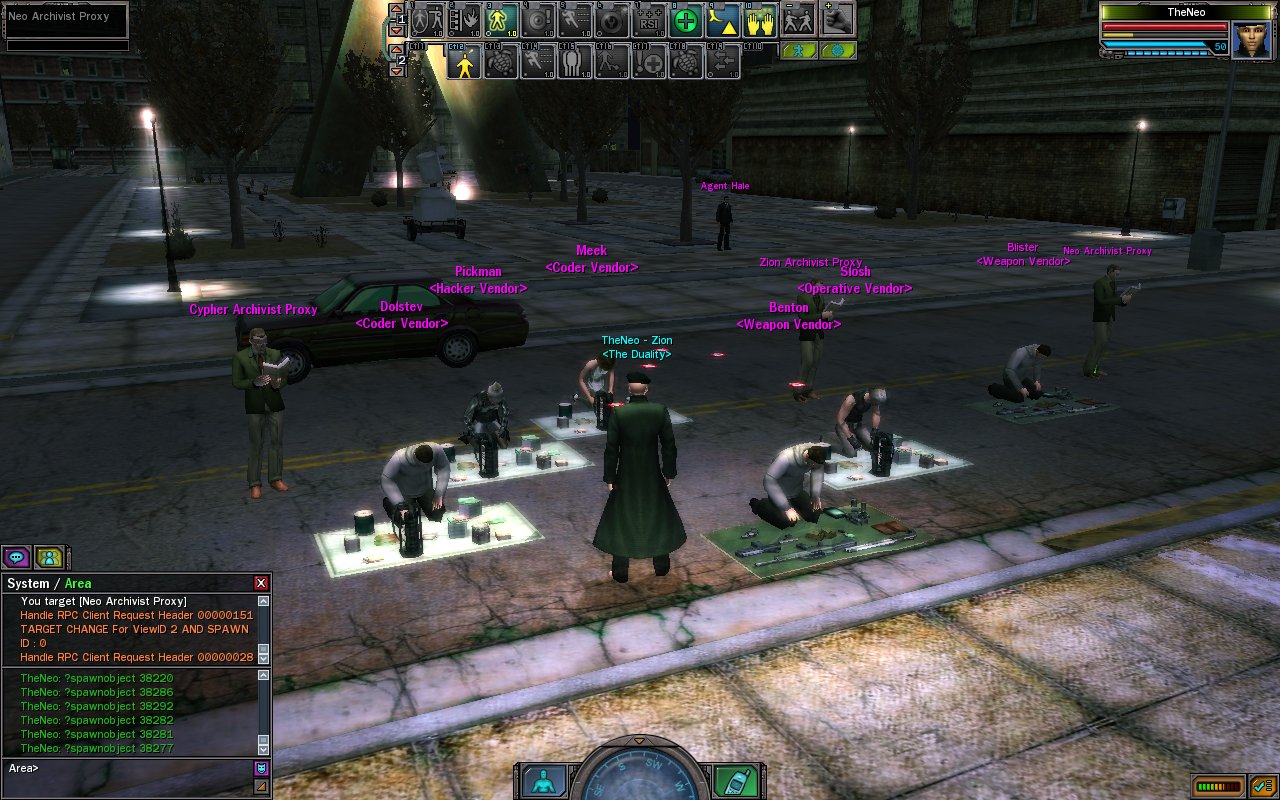
Task: Click the blue mask icon beside chat input
Action: coord(261,768)
